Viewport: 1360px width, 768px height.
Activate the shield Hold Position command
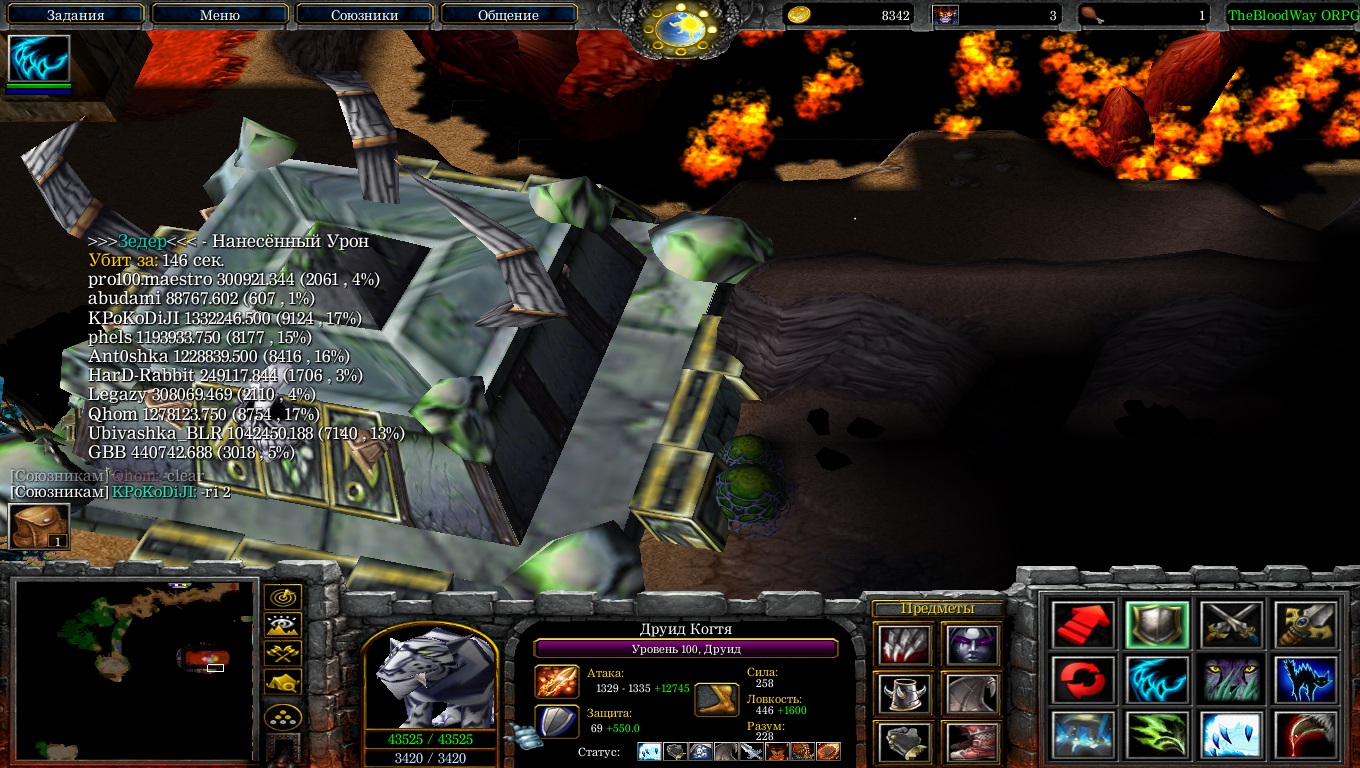click(1157, 625)
